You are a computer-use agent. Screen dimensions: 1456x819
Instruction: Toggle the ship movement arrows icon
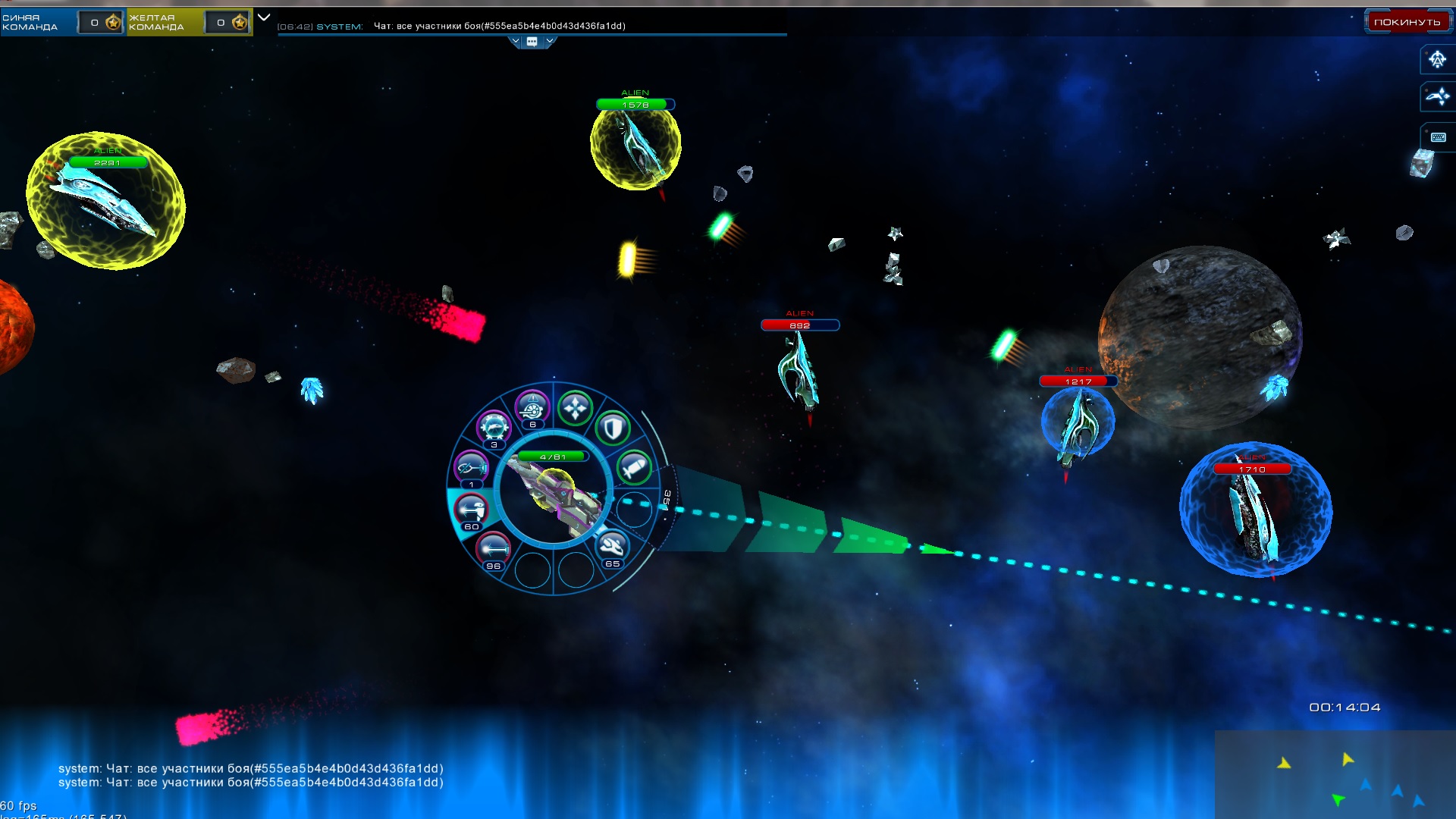[x=1437, y=96]
